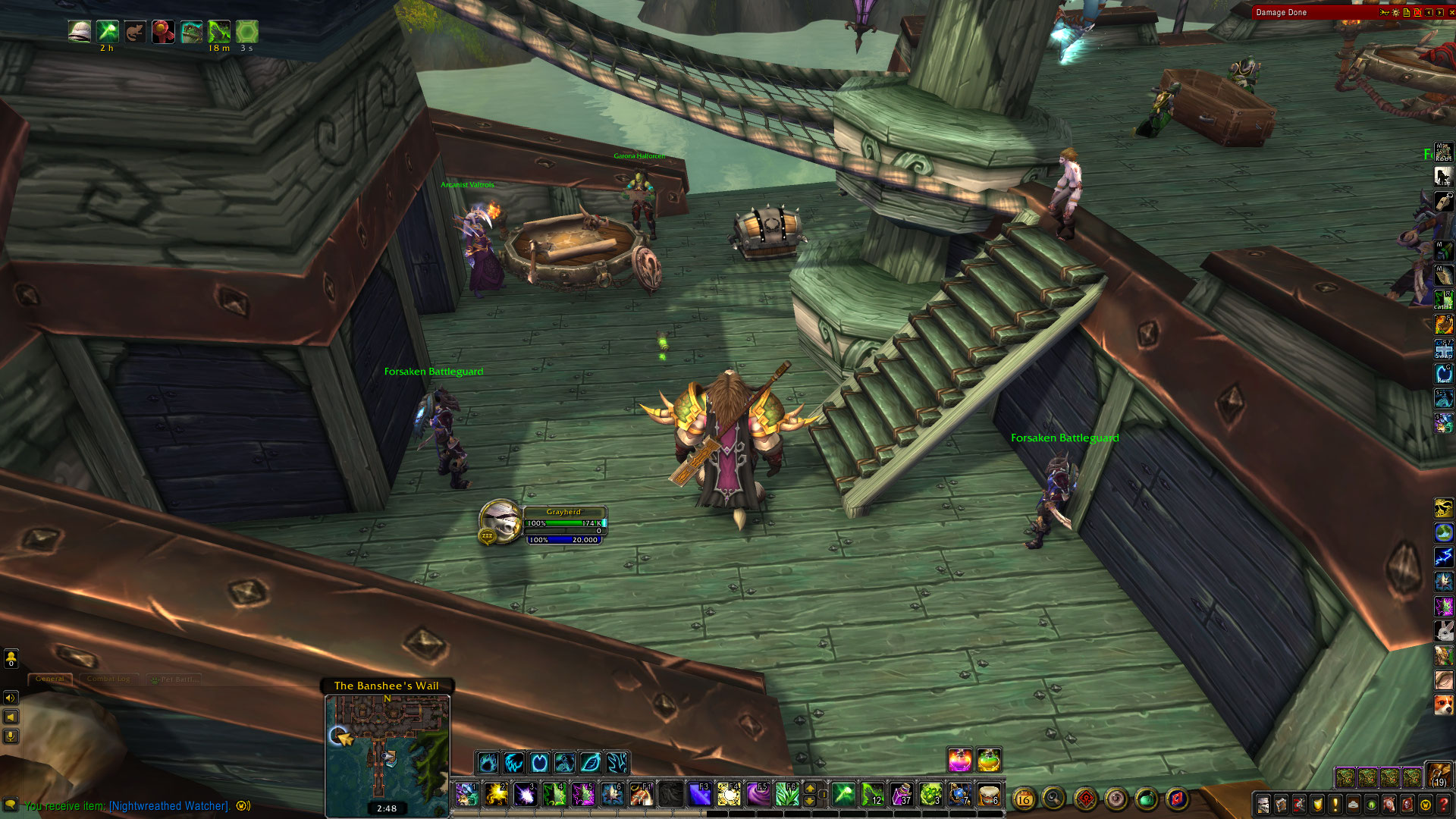The width and height of the screenshot is (1456, 819).
Task: Open the red question mark help button
Action: point(1444,805)
